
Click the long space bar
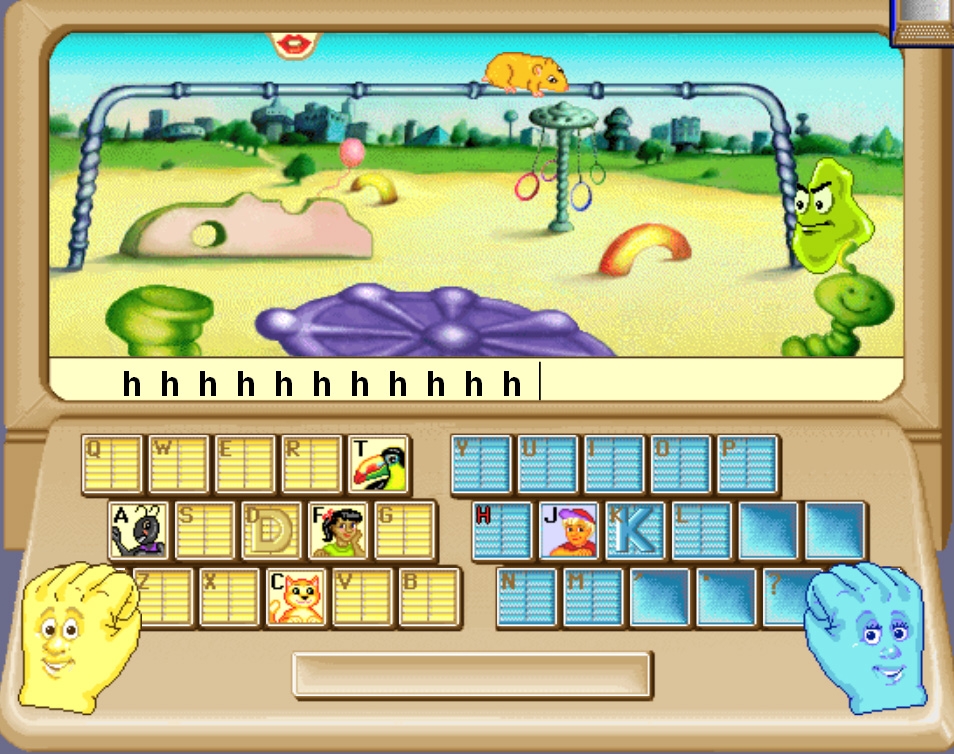[x=472, y=674]
